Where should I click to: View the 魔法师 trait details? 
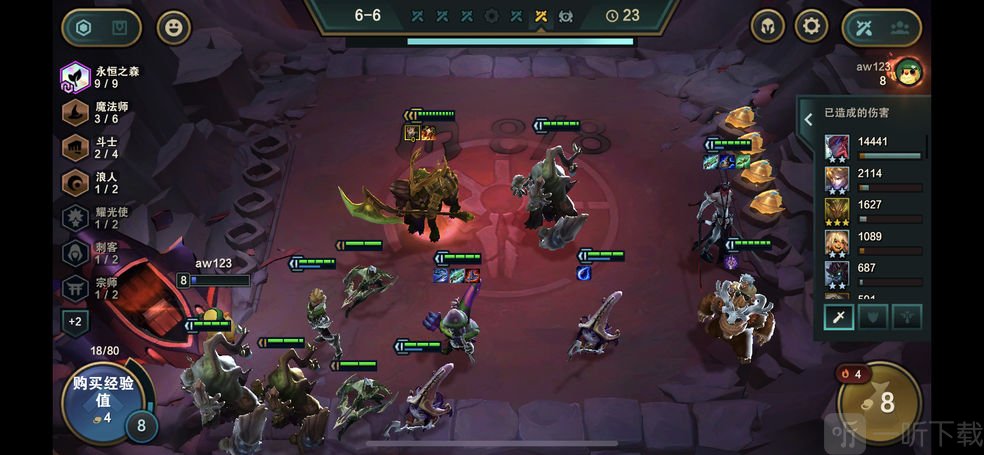click(x=76, y=112)
